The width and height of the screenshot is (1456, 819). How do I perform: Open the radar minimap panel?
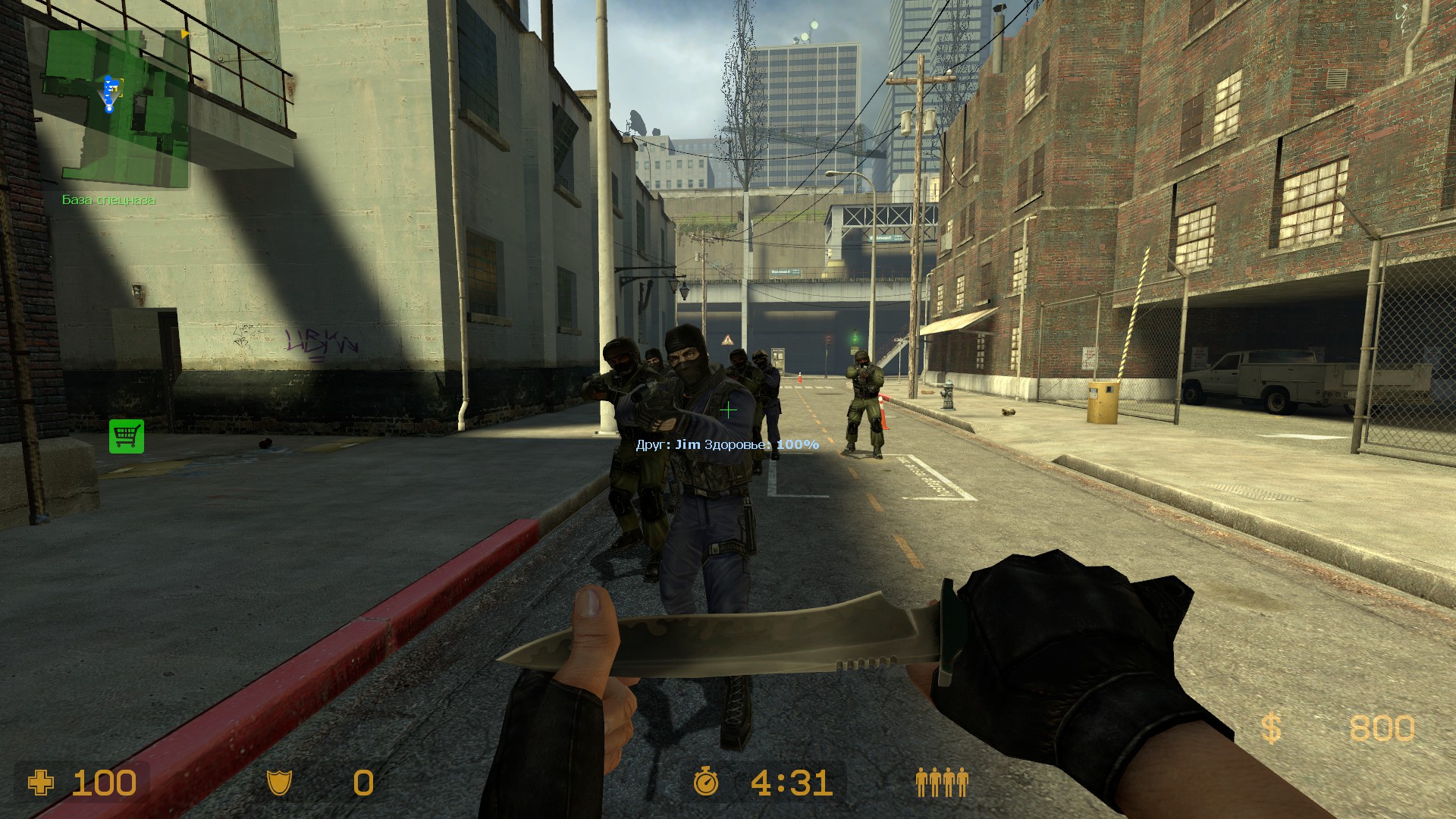point(114,106)
